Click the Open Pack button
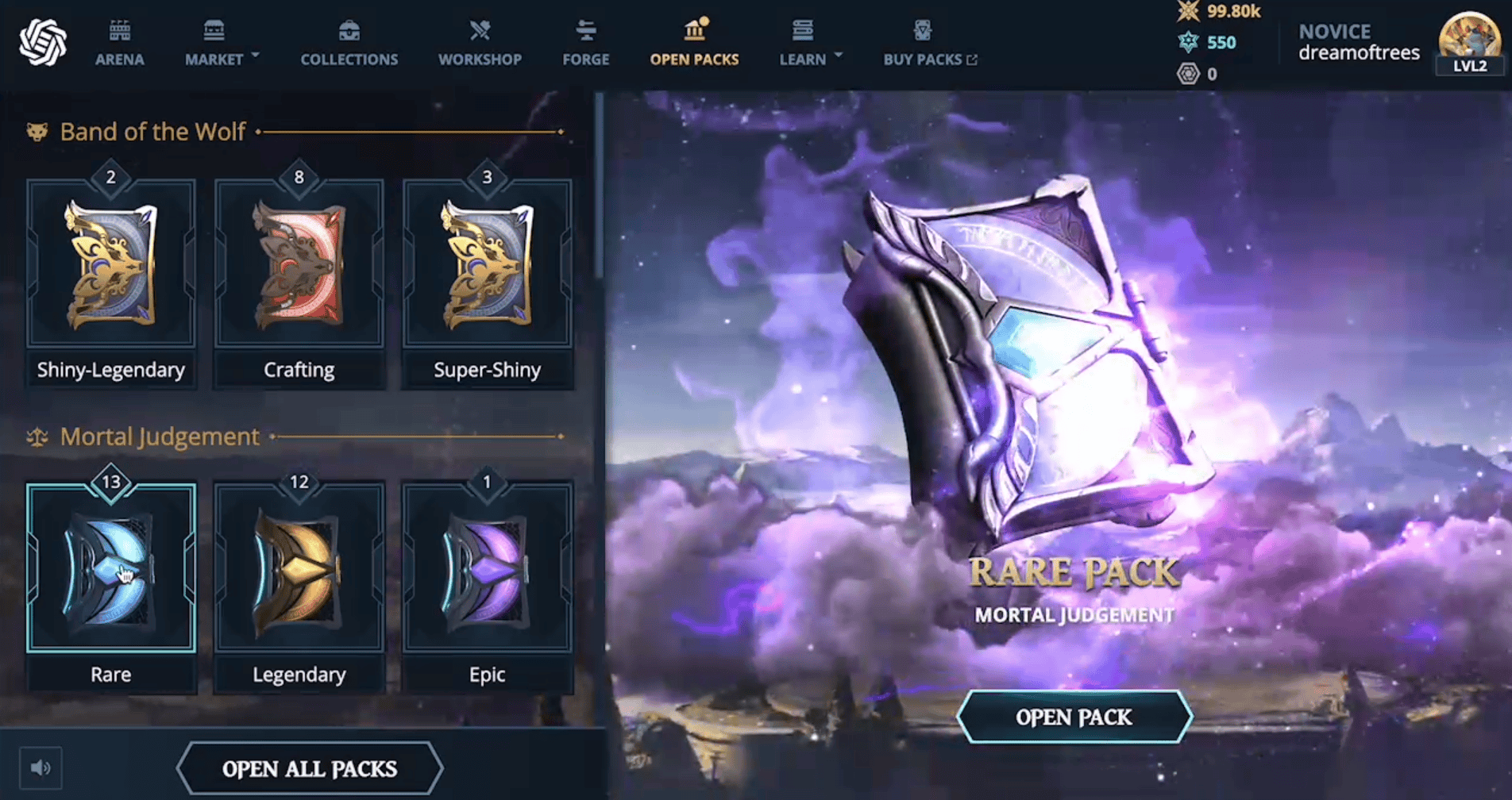 pyautogui.click(x=1074, y=717)
